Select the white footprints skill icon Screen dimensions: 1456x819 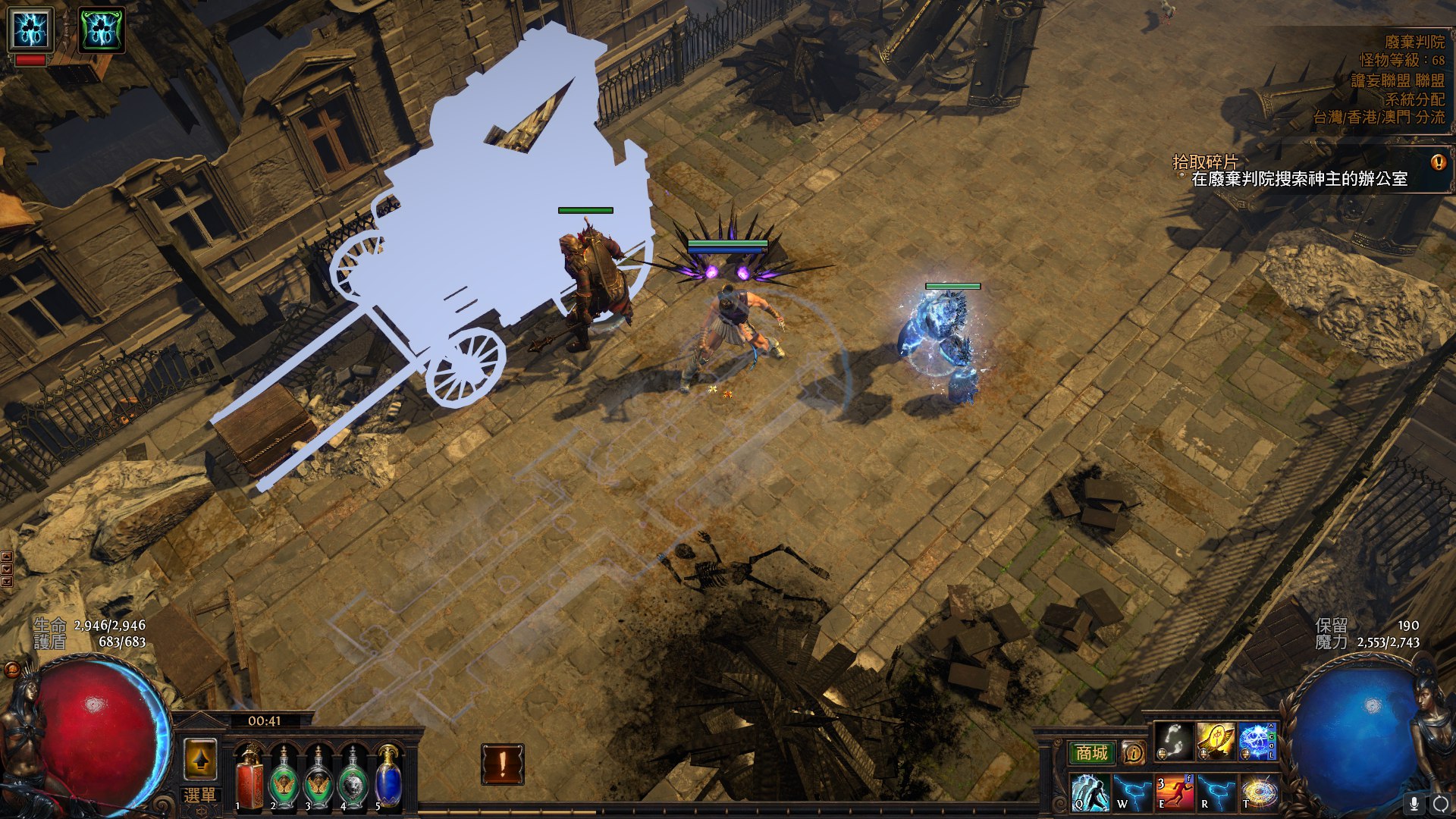pos(1174,742)
